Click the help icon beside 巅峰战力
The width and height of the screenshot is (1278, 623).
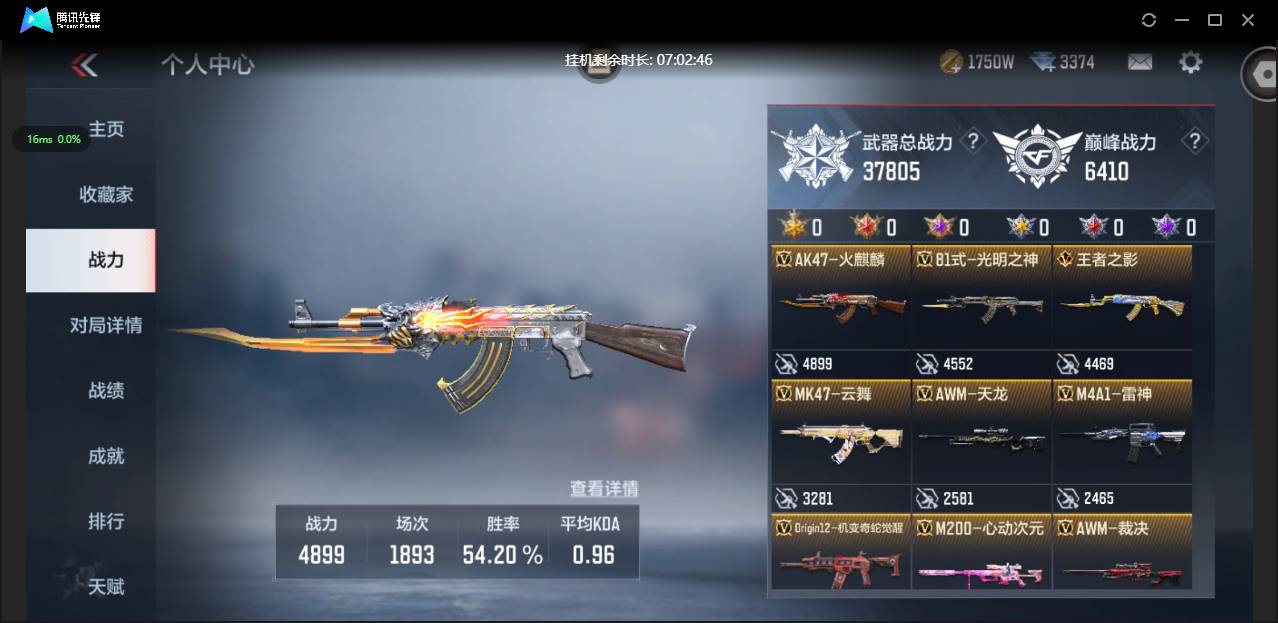(1193, 141)
